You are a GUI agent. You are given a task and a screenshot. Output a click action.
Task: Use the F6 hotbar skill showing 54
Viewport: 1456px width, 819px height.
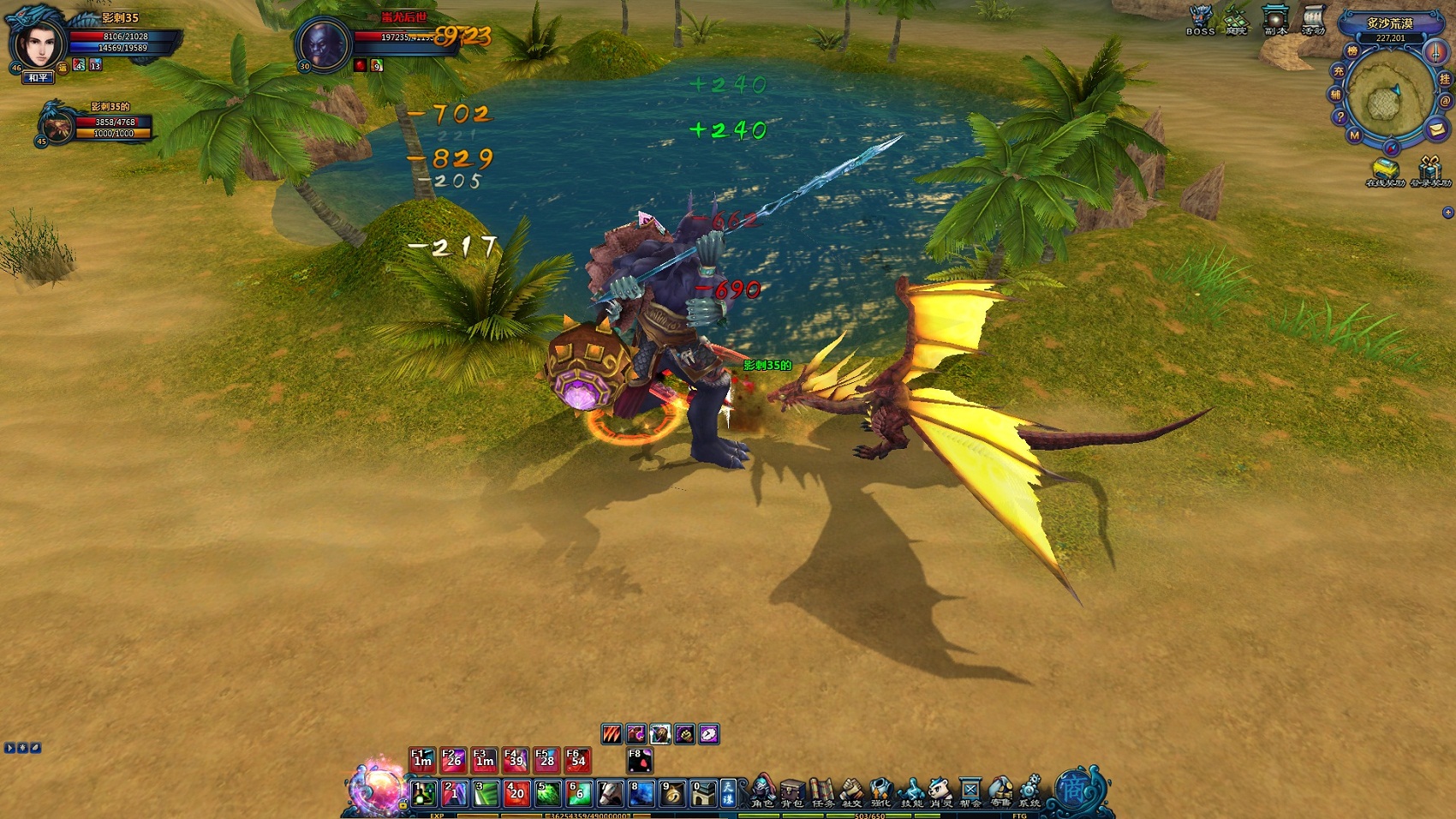click(578, 759)
